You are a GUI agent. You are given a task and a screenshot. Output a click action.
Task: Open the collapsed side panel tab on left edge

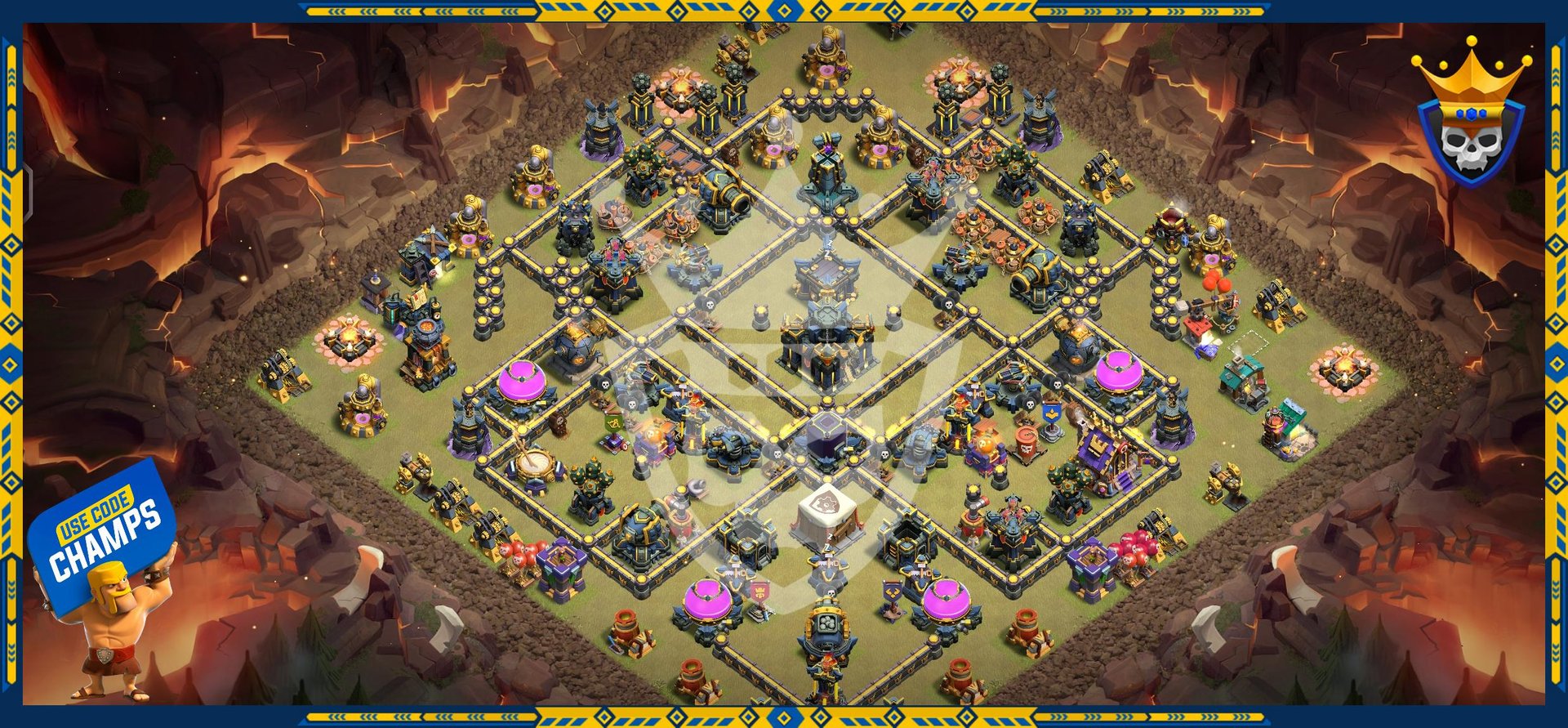point(28,193)
